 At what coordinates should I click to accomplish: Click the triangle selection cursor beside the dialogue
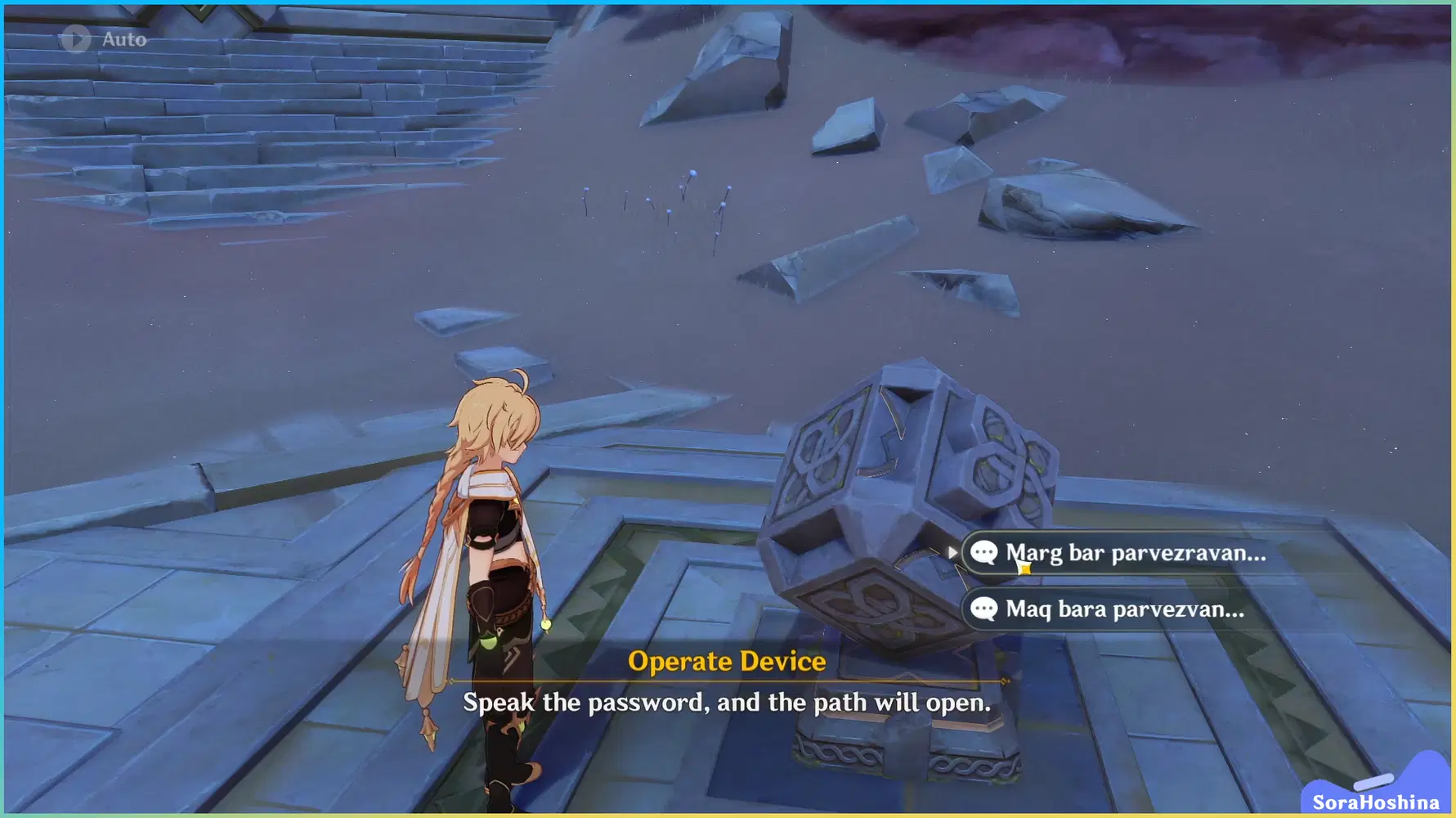tap(953, 553)
